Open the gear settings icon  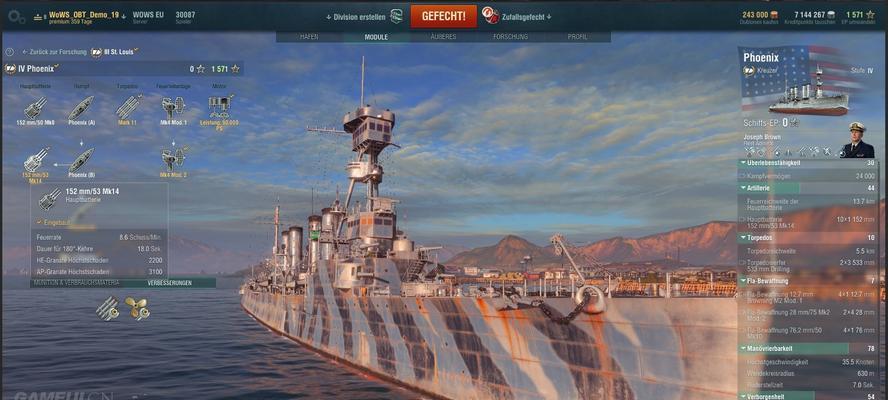click(x=14, y=16)
